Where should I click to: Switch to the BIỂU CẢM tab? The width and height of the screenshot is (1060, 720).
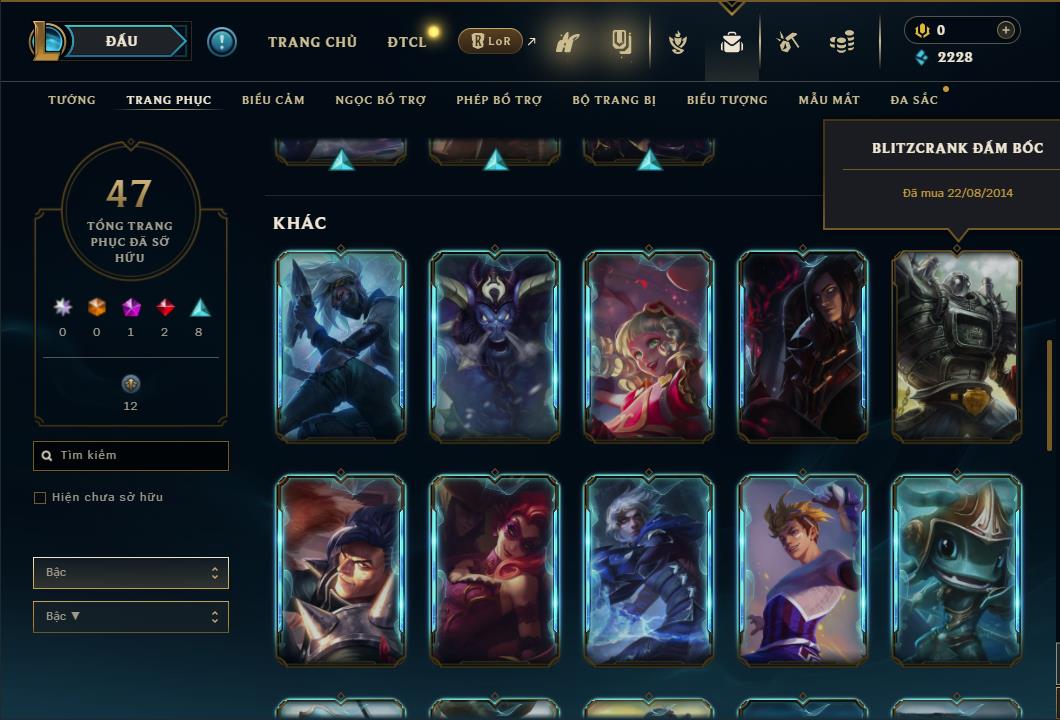point(273,100)
